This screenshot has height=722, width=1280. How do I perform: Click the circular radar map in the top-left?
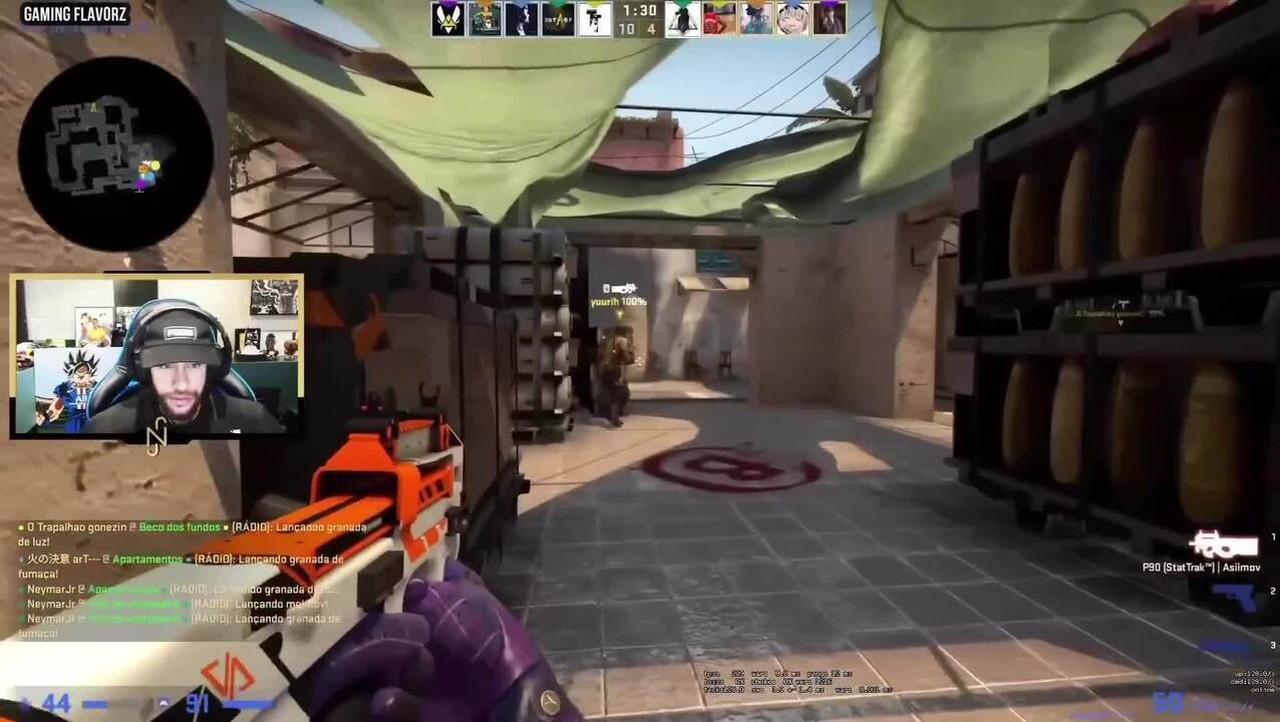pyautogui.click(x=115, y=150)
